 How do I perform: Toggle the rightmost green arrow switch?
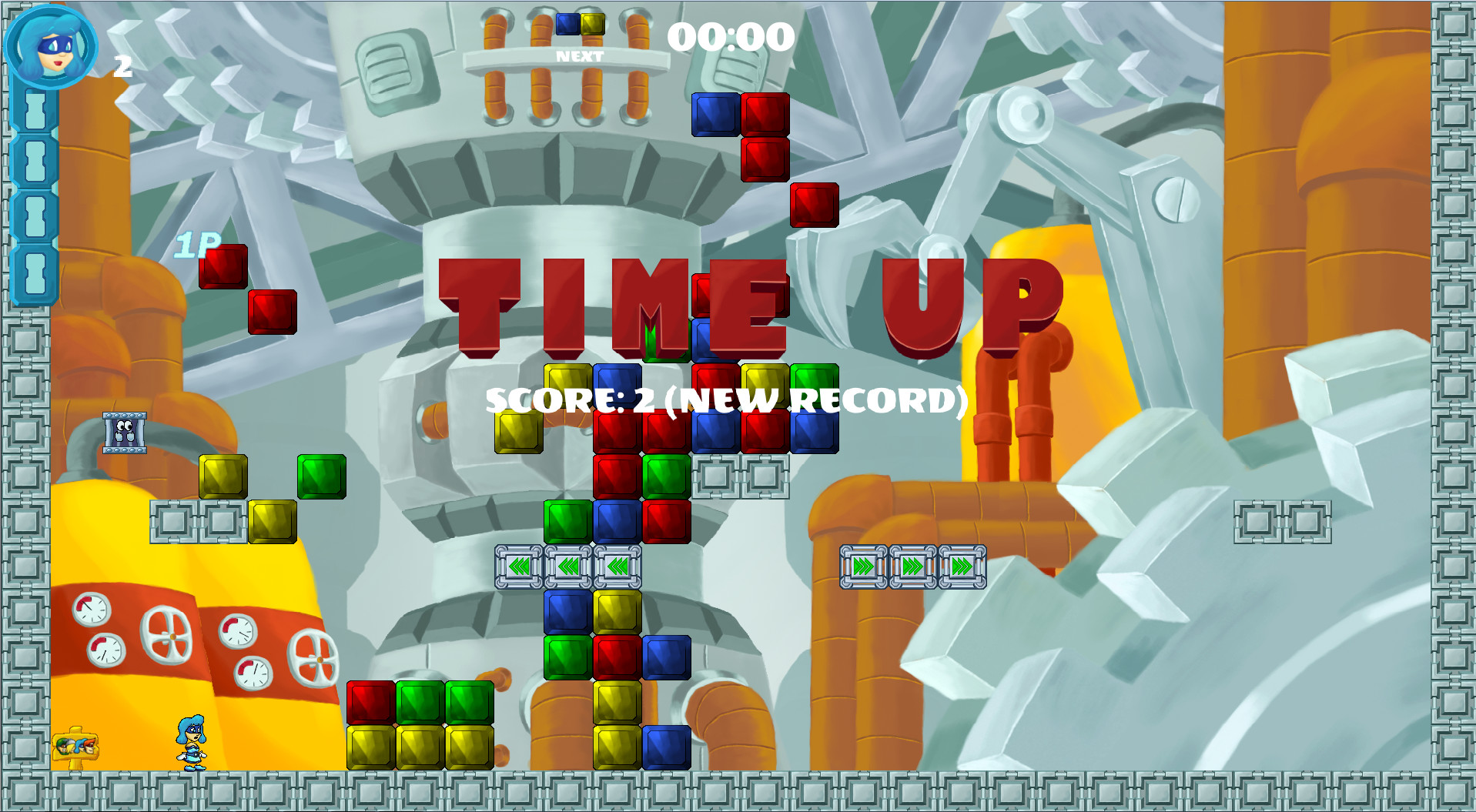(962, 567)
